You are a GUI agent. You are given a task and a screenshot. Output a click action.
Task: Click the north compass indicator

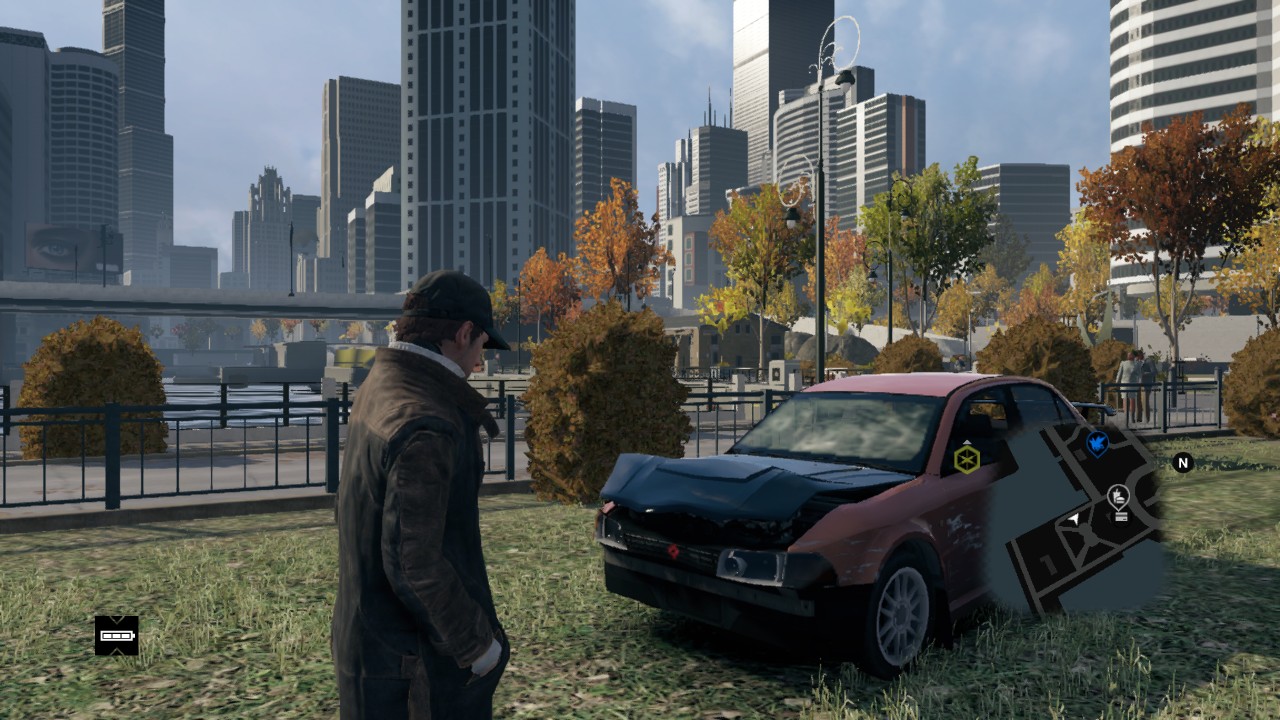pos(1183,462)
